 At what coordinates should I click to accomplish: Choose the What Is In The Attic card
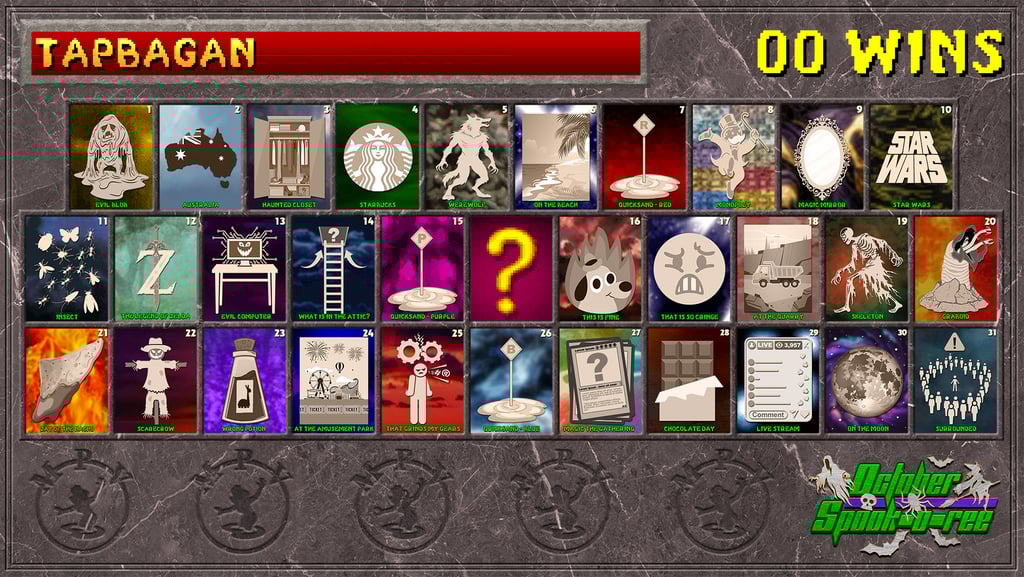point(334,268)
